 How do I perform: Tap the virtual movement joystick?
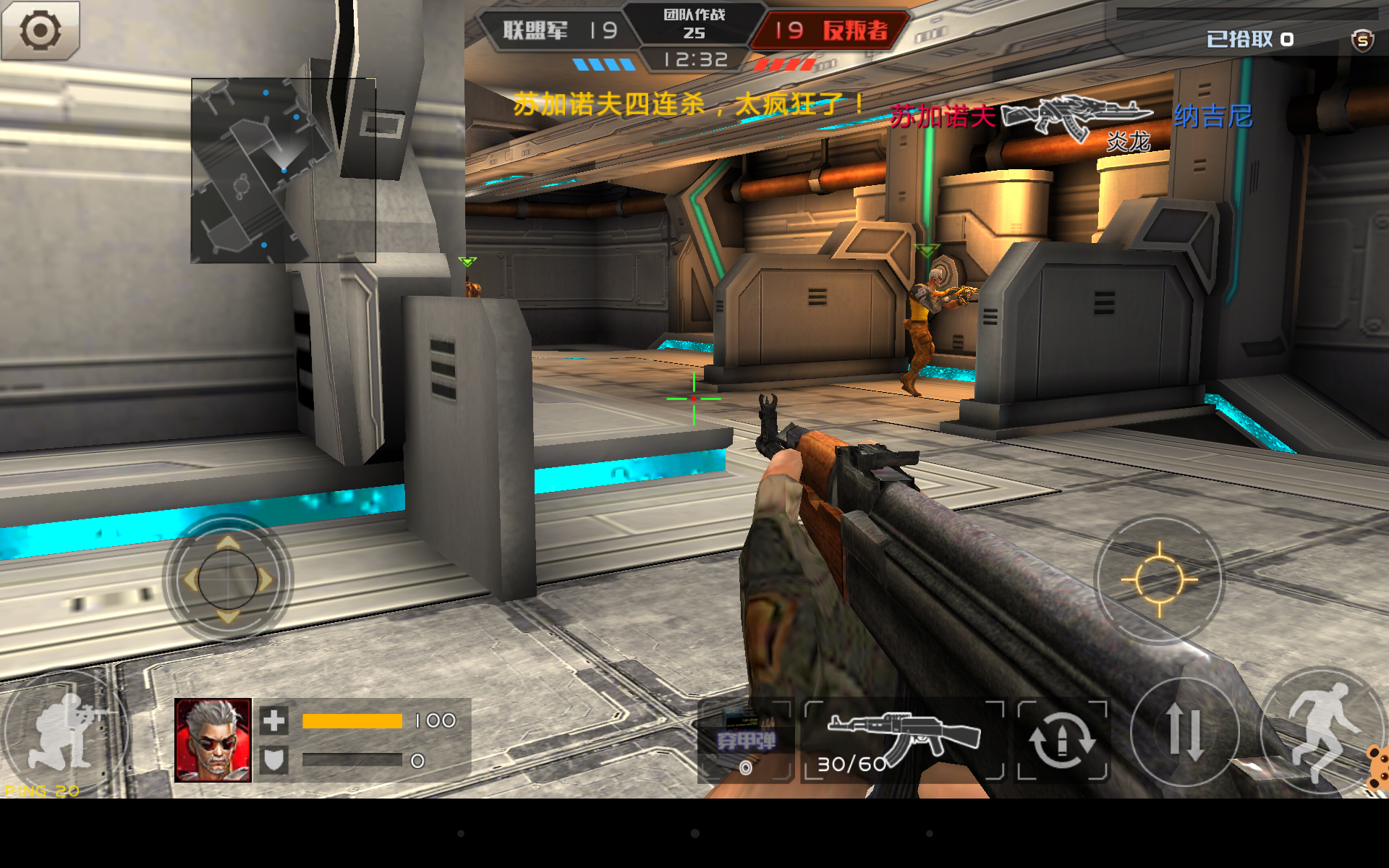tap(228, 579)
